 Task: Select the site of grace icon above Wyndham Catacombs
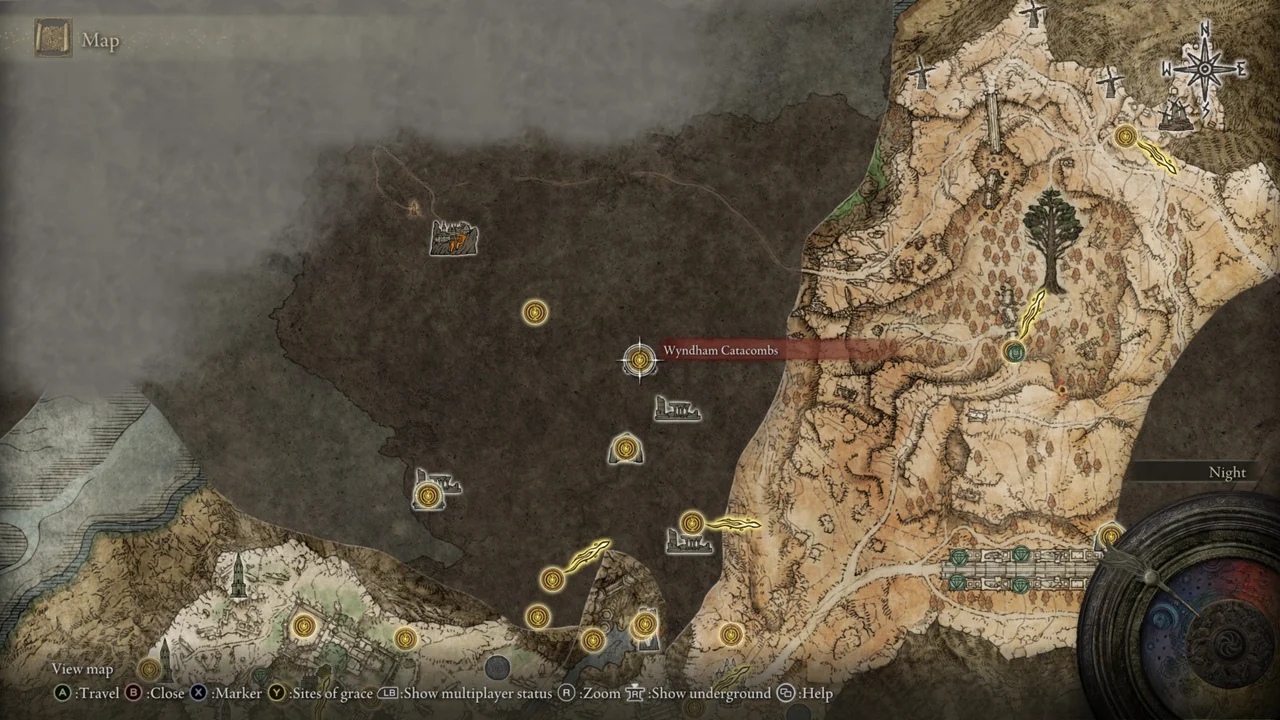pos(534,313)
